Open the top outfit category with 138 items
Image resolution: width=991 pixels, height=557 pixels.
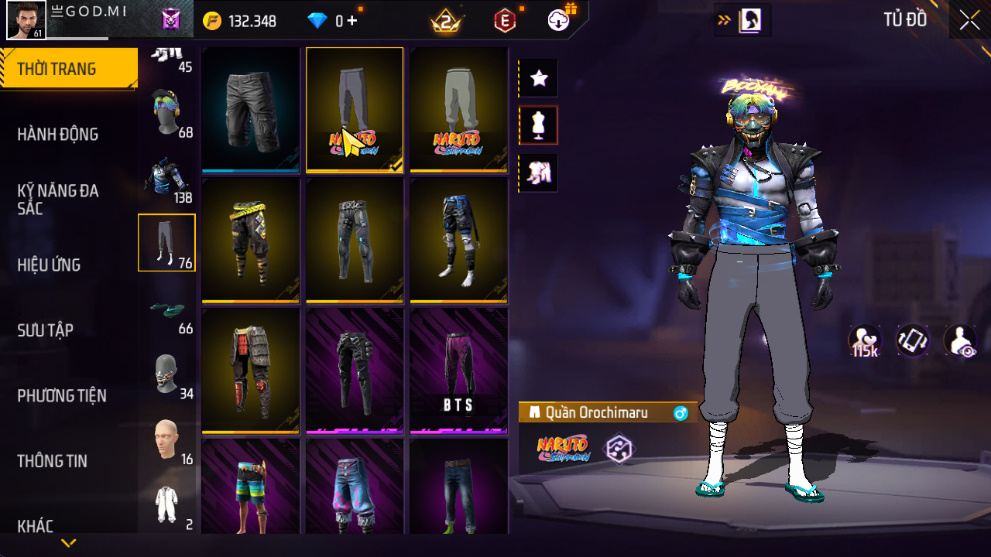[x=167, y=178]
